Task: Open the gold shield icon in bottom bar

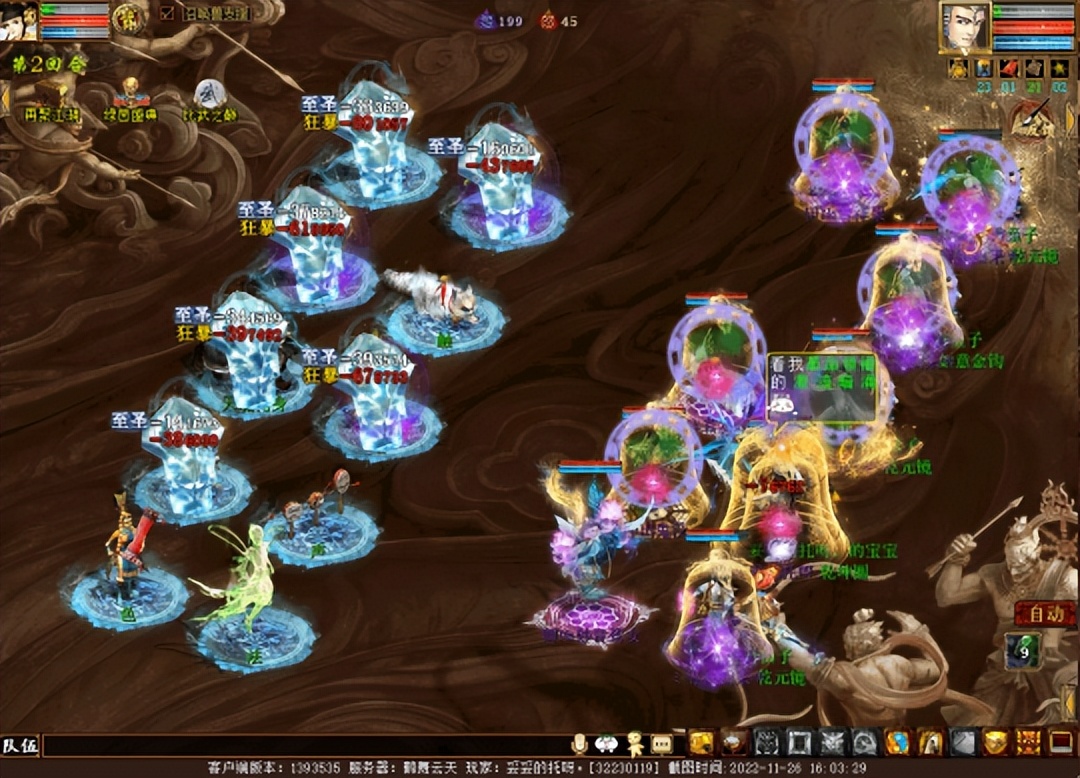Action: coord(995,741)
